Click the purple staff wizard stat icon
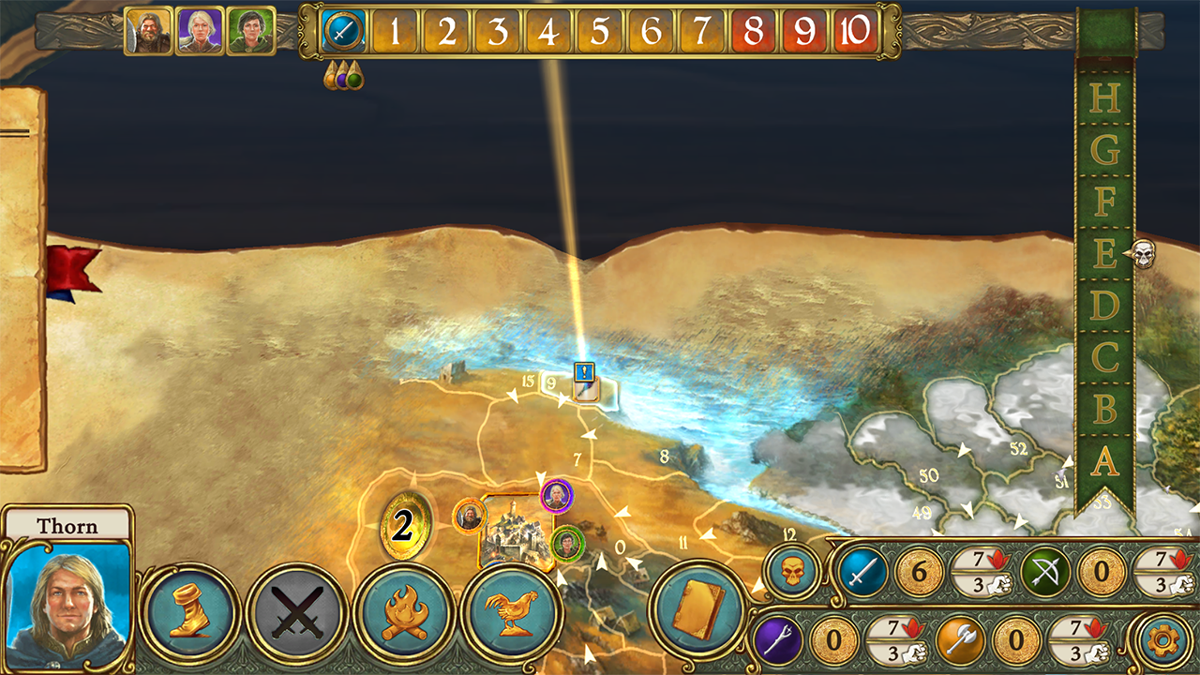Screen dimensions: 1200x675 tap(777, 641)
